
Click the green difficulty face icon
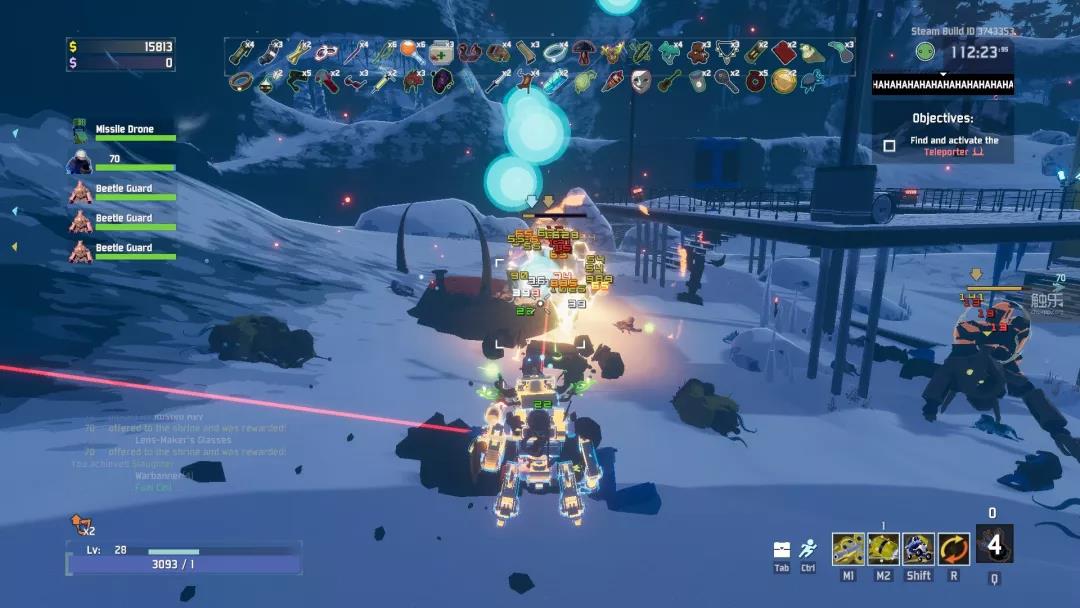tap(926, 52)
